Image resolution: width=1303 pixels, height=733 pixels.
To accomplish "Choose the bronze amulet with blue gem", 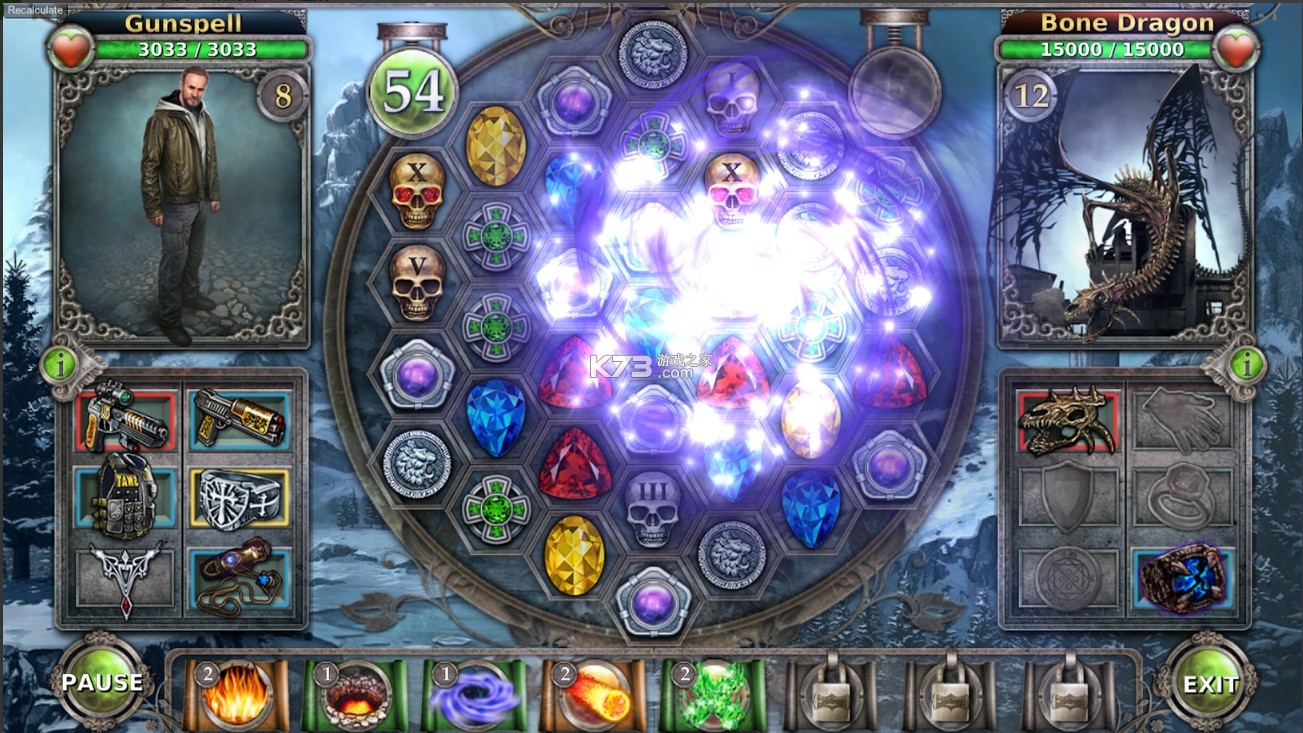I will (237, 580).
